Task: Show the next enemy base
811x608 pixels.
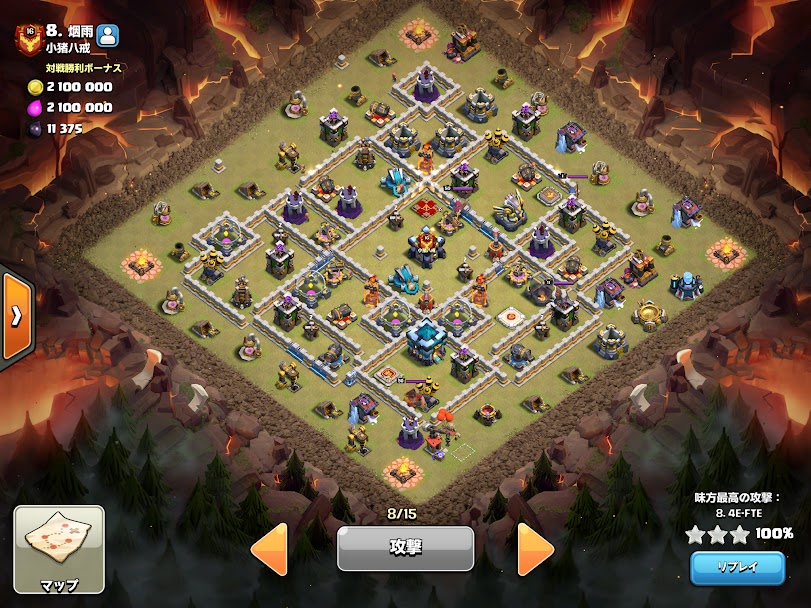Action: click(x=536, y=548)
